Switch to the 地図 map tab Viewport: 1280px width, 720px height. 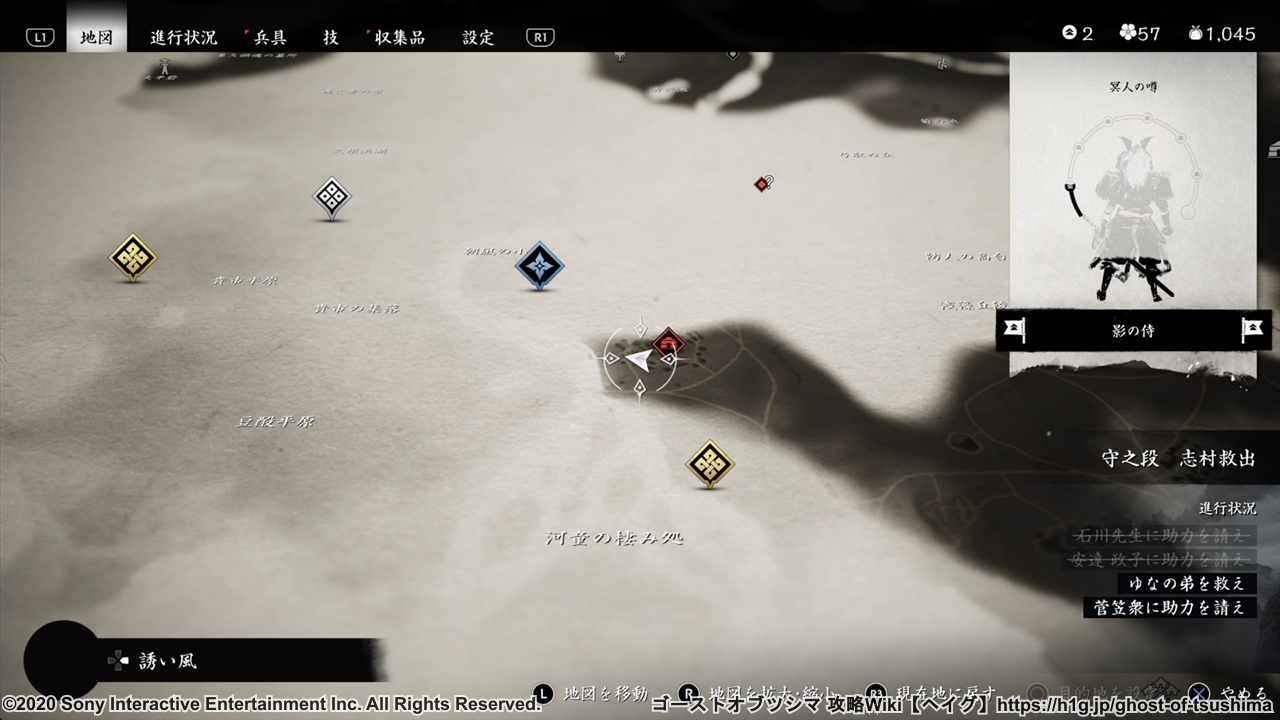tap(96, 37)
